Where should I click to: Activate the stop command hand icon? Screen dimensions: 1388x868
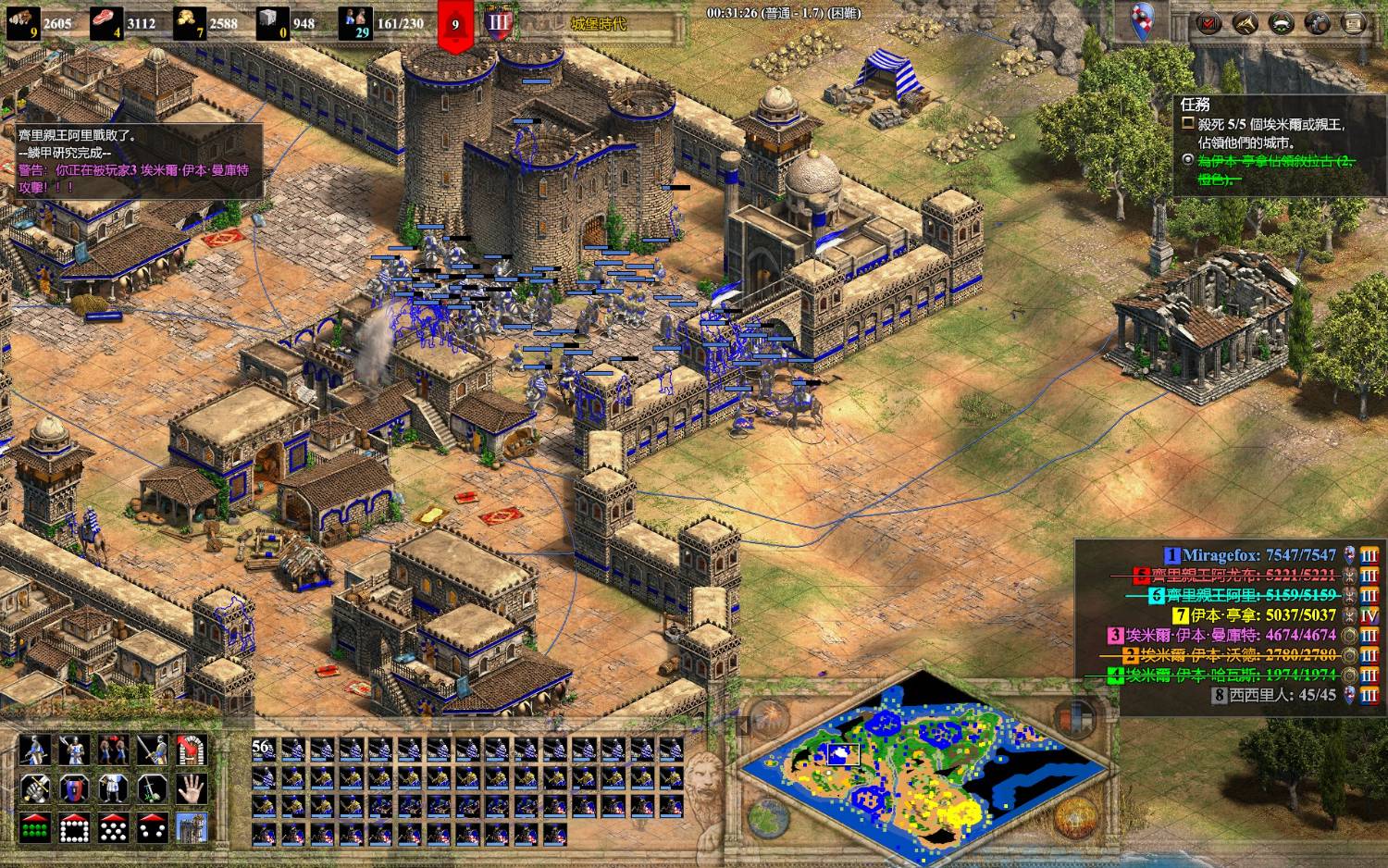[x=191, y=788]
